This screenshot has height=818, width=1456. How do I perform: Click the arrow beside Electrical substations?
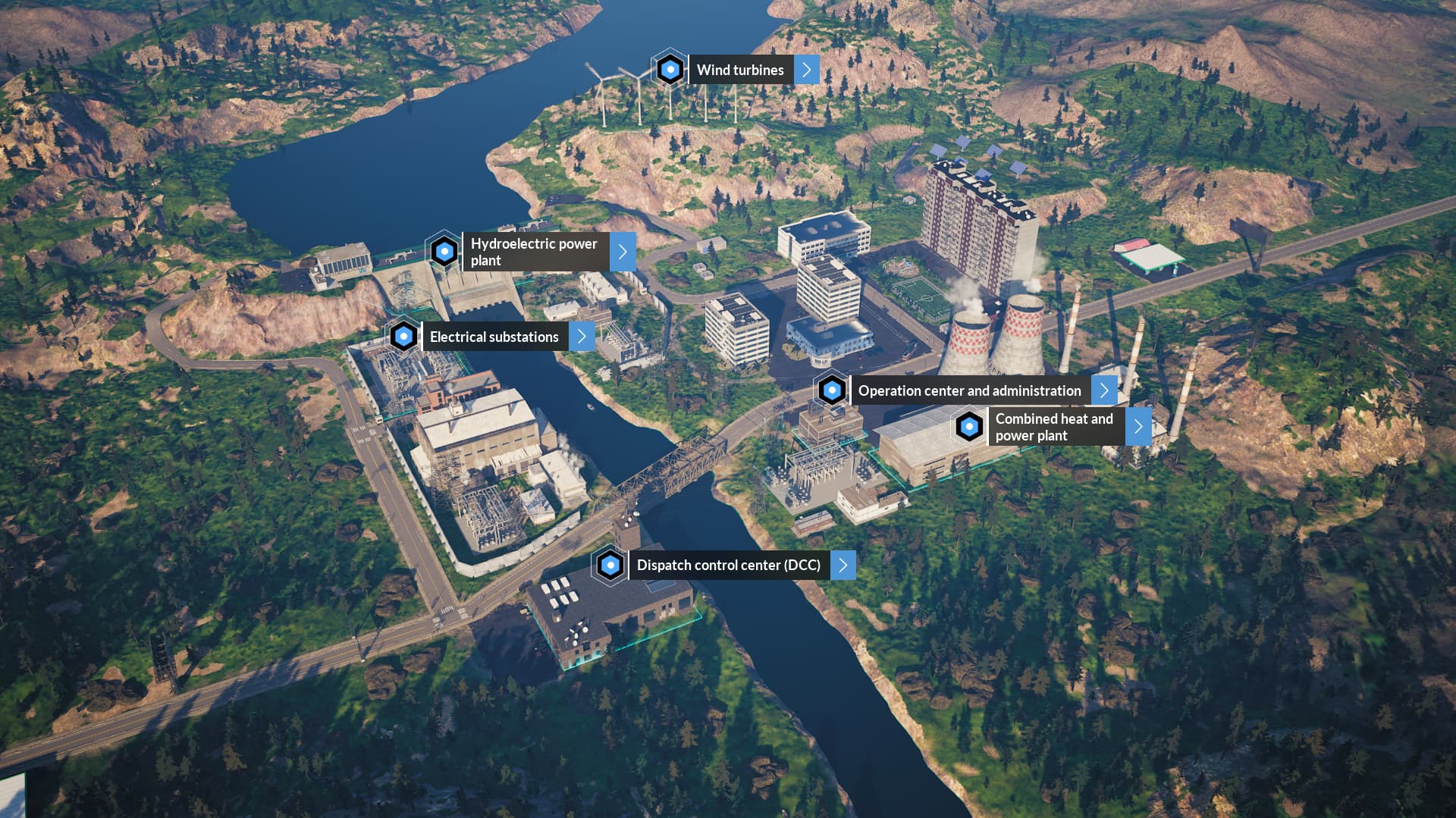pos(582,337)
